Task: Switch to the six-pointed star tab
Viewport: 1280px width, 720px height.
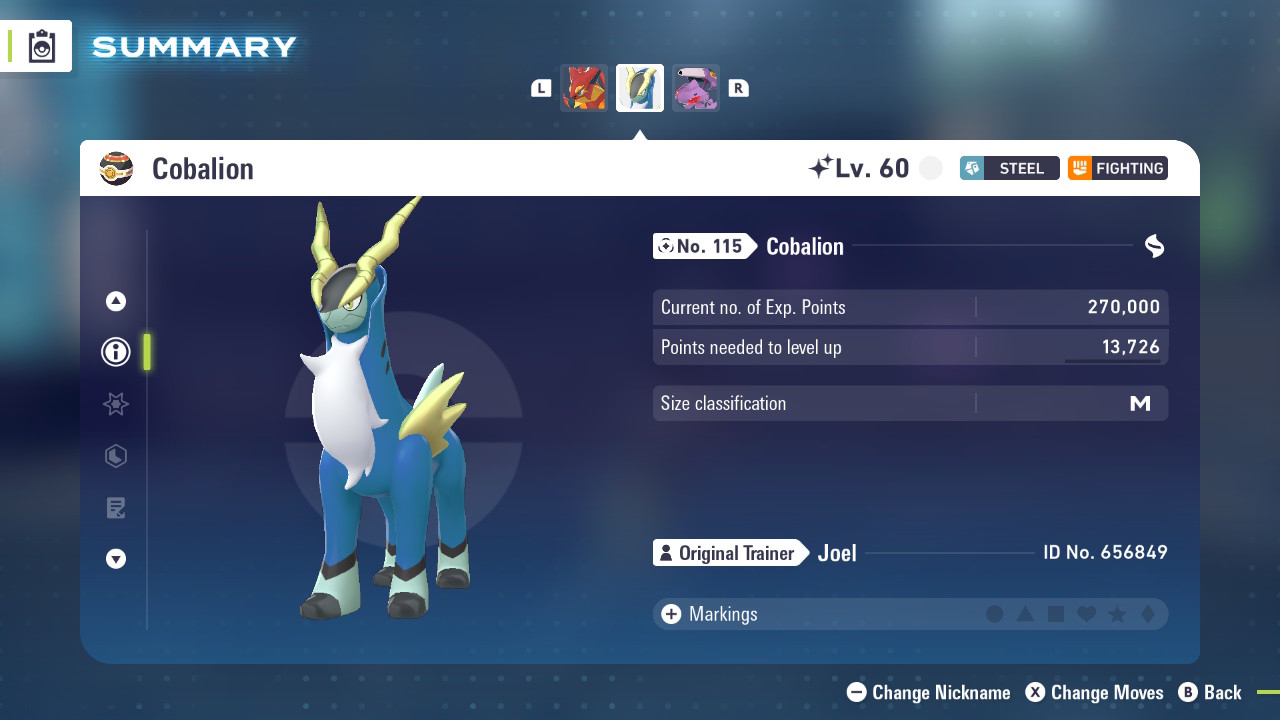Action: (x=116, y=404)
